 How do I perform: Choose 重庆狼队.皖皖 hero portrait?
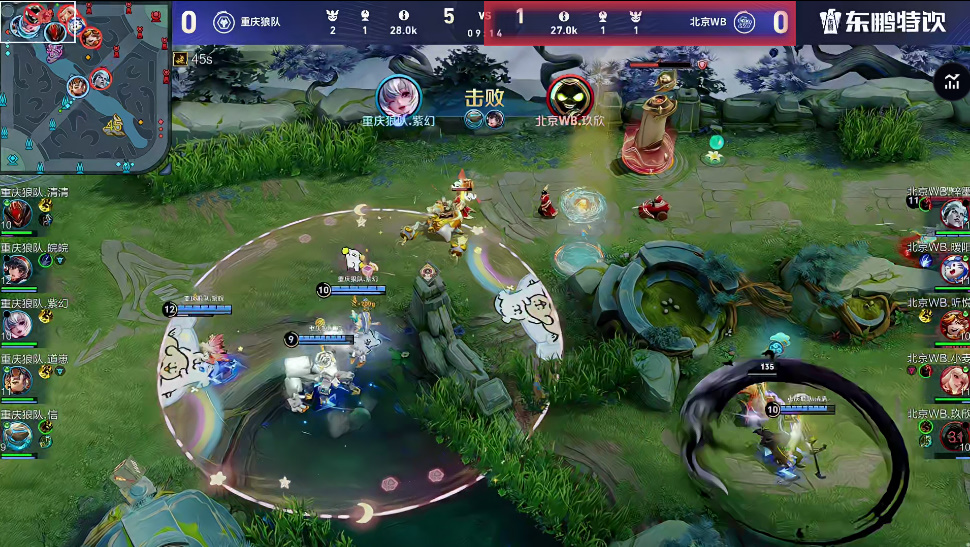click(x=17, y=268)
